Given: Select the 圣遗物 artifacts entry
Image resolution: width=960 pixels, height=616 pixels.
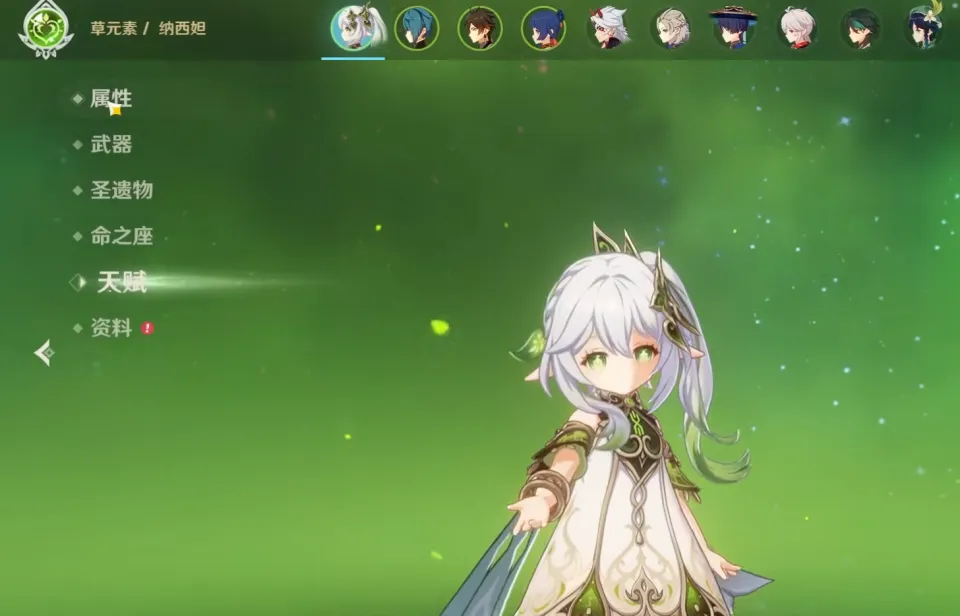Looking at the screenshot, I should tap(121, 190).
